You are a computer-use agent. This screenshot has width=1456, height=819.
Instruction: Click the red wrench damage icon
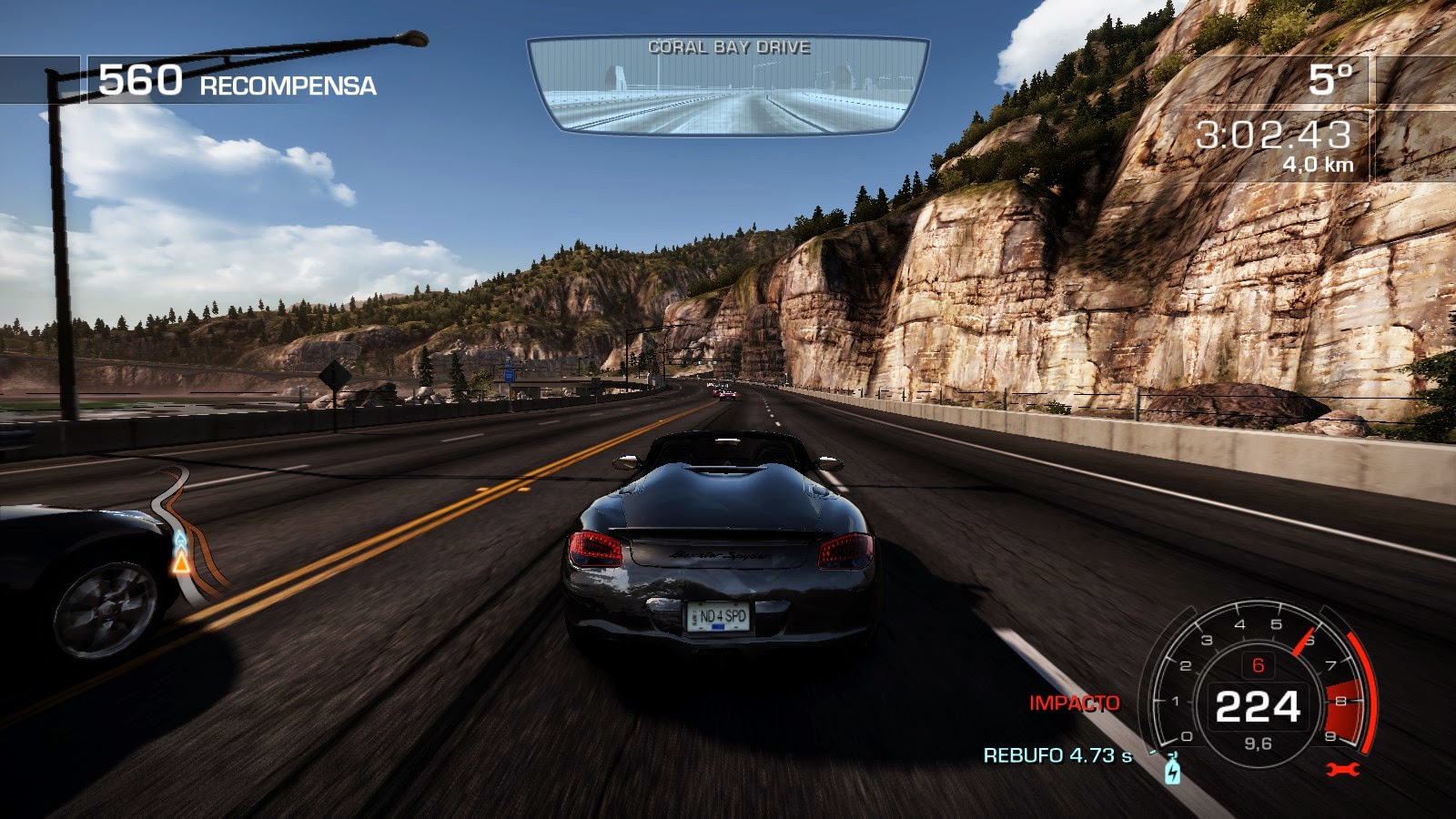[x=1342, y=770]
